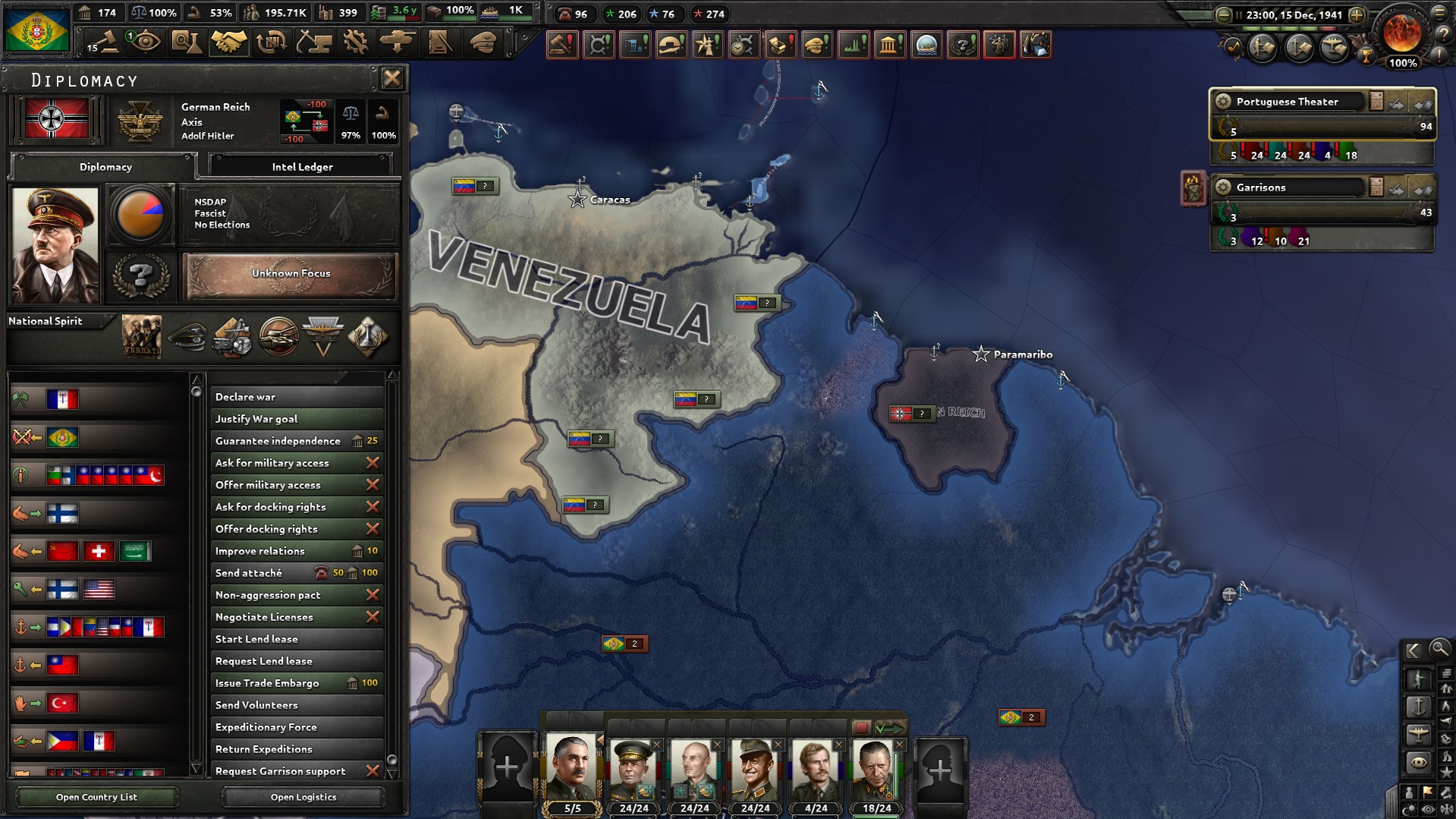Pause the game clock
The width and height of the screenshot is (1456, 819).
tap(1239, 14)
